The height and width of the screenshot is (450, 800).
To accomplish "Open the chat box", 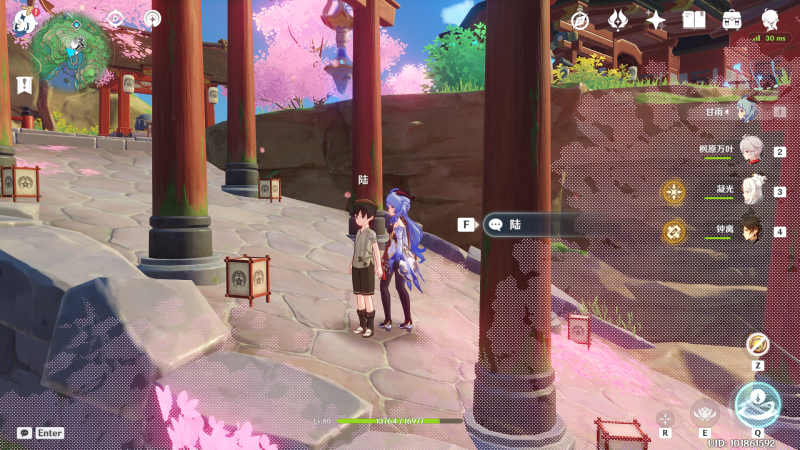I will tap(24, 433).
